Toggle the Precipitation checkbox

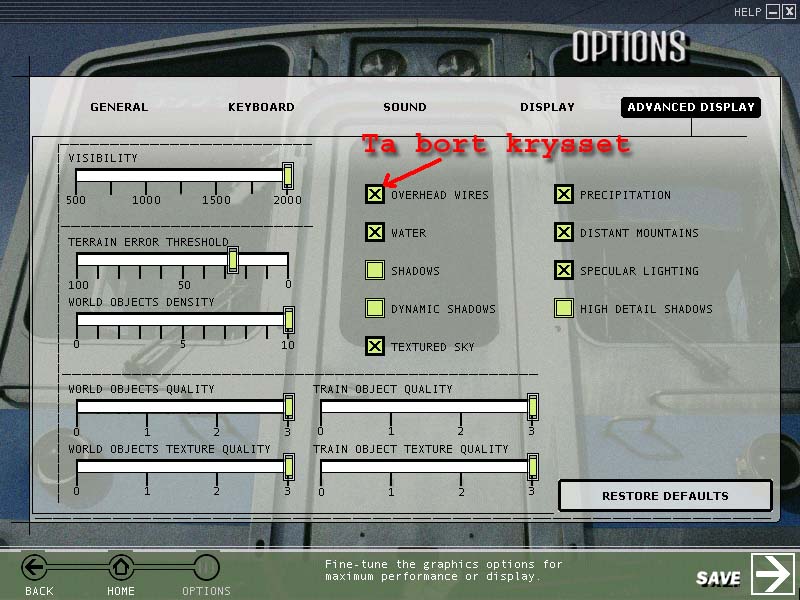coord(564,194)
